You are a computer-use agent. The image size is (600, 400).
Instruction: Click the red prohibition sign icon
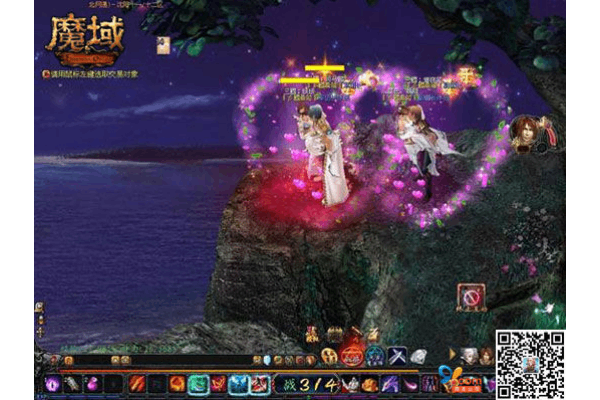[471, 296]
